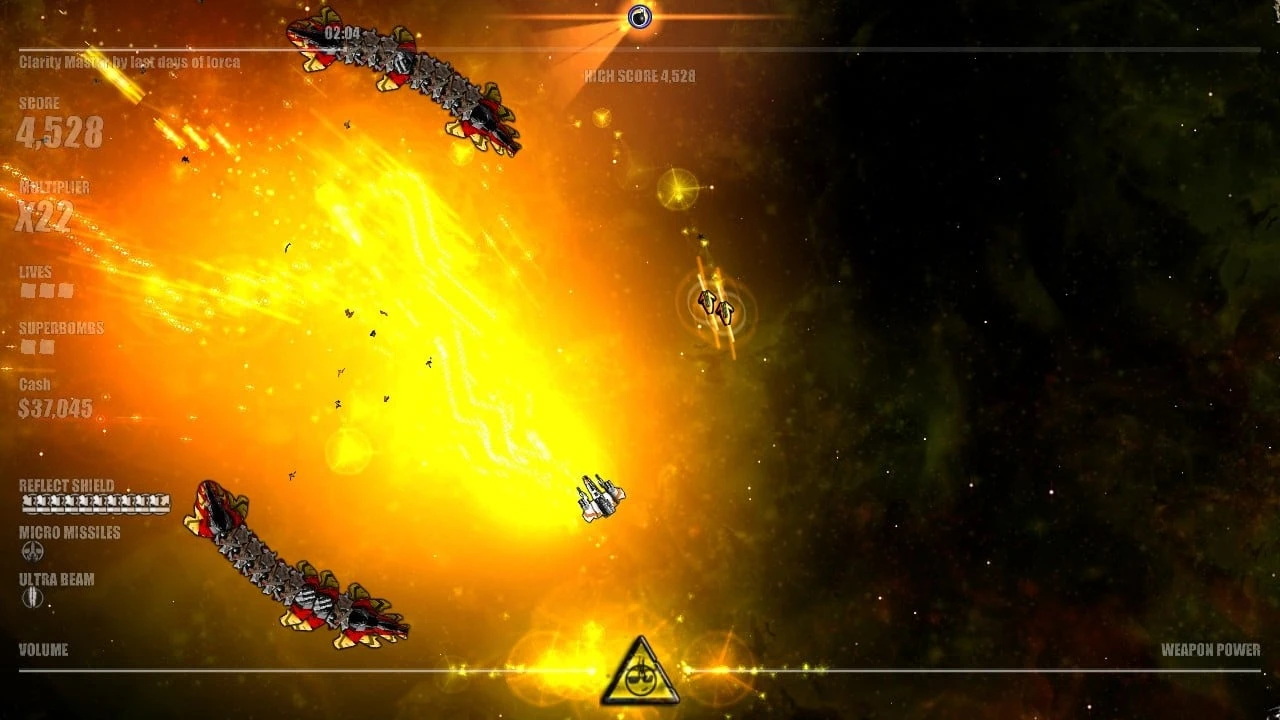Expand the Micro Missiles section

67,532
